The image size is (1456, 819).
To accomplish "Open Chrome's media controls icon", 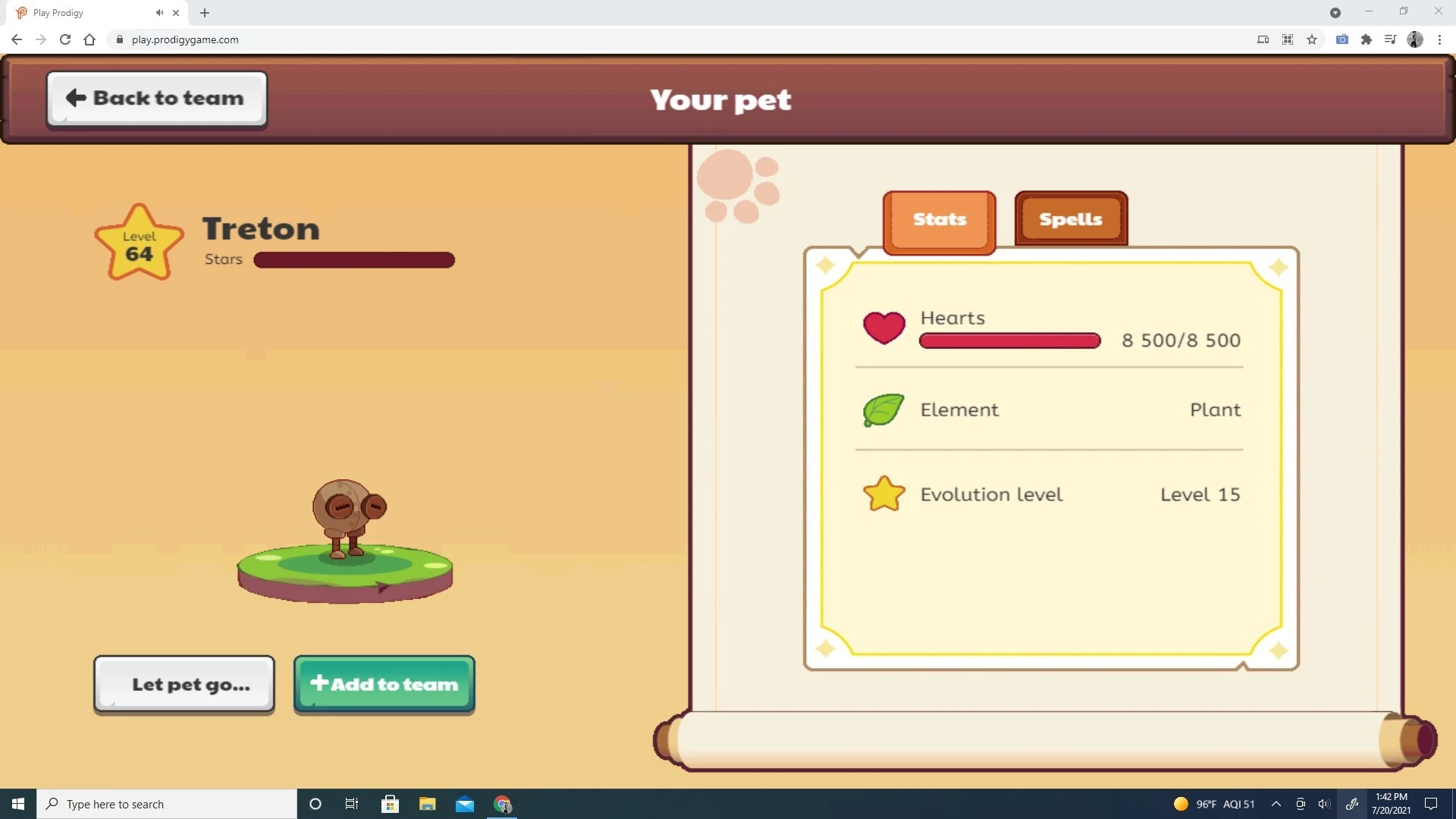I will pos(1390,39).
